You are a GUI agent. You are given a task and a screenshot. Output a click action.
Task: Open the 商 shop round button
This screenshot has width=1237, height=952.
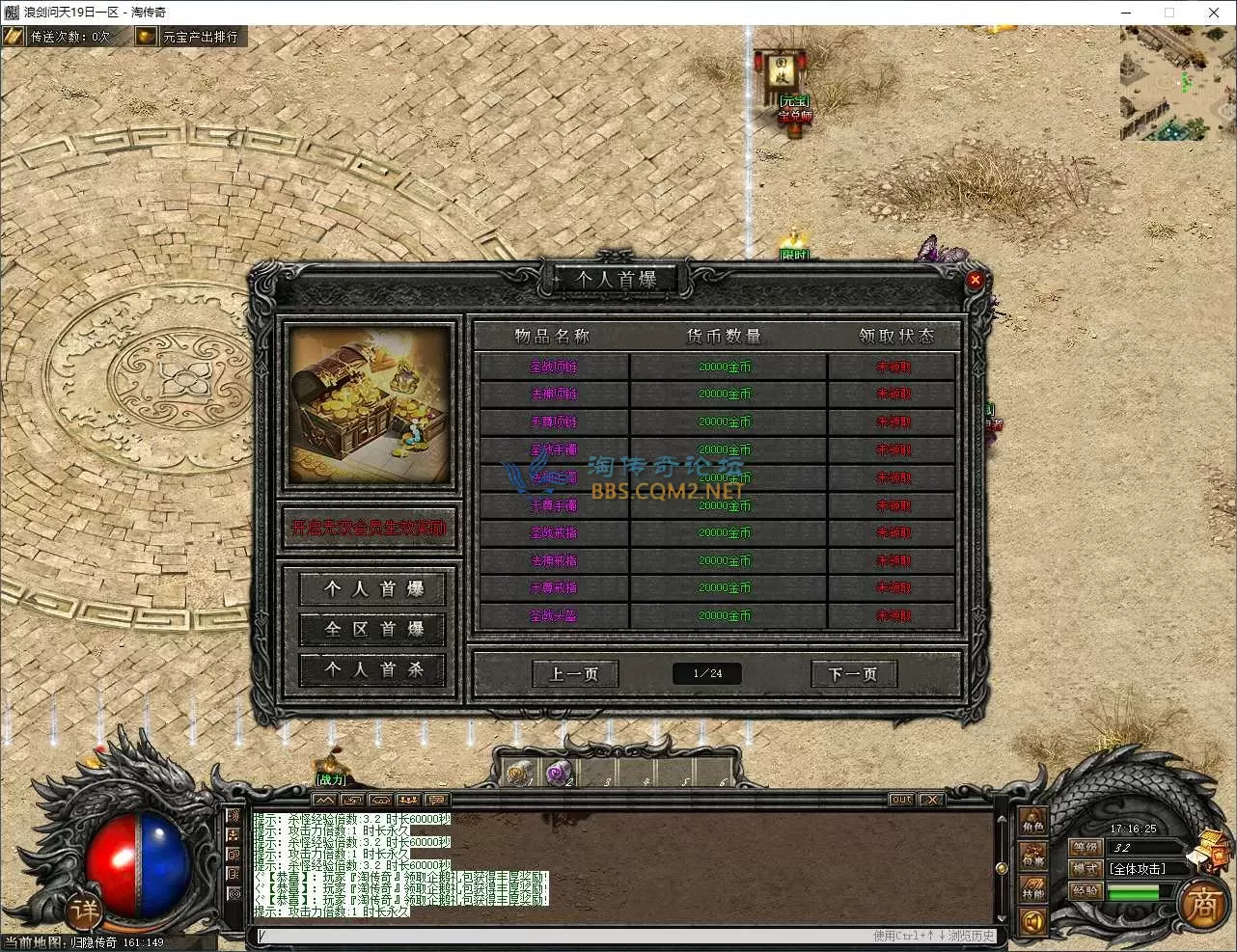pyautogui.click(x=1202, y=905)
